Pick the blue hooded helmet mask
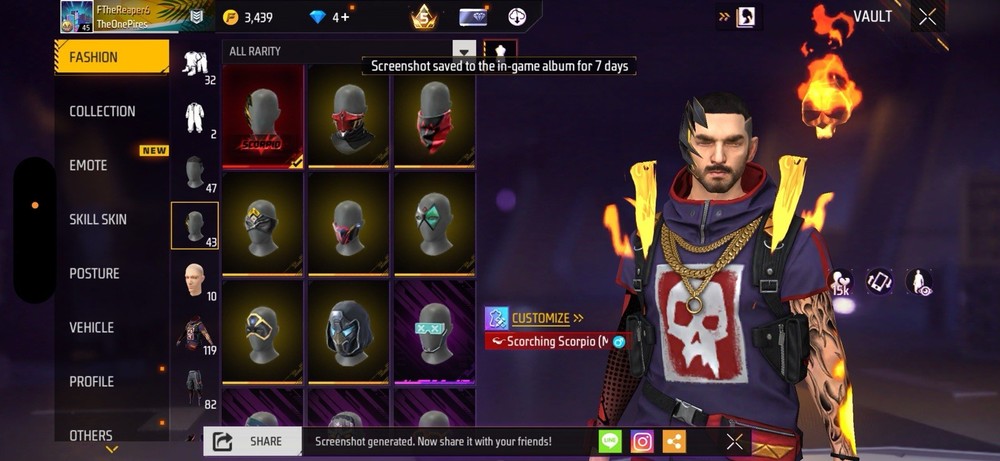 click(x=348, y=328)
